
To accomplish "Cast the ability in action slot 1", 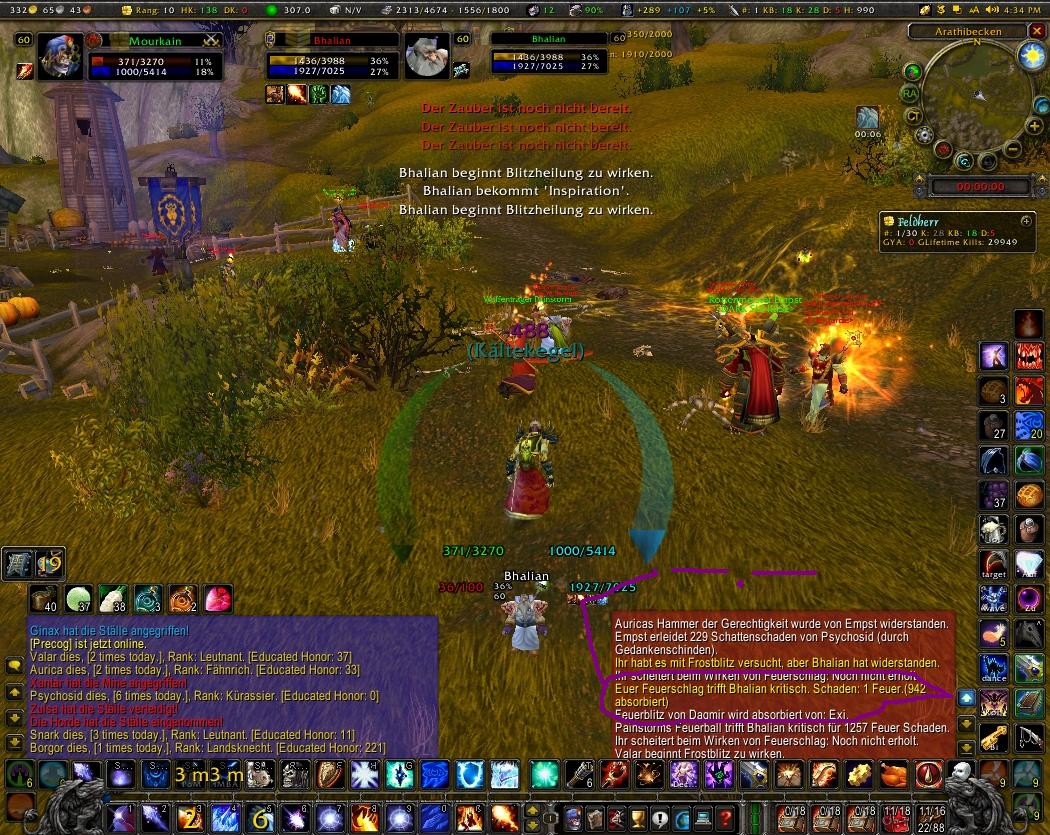I will (x=124, y=815).
